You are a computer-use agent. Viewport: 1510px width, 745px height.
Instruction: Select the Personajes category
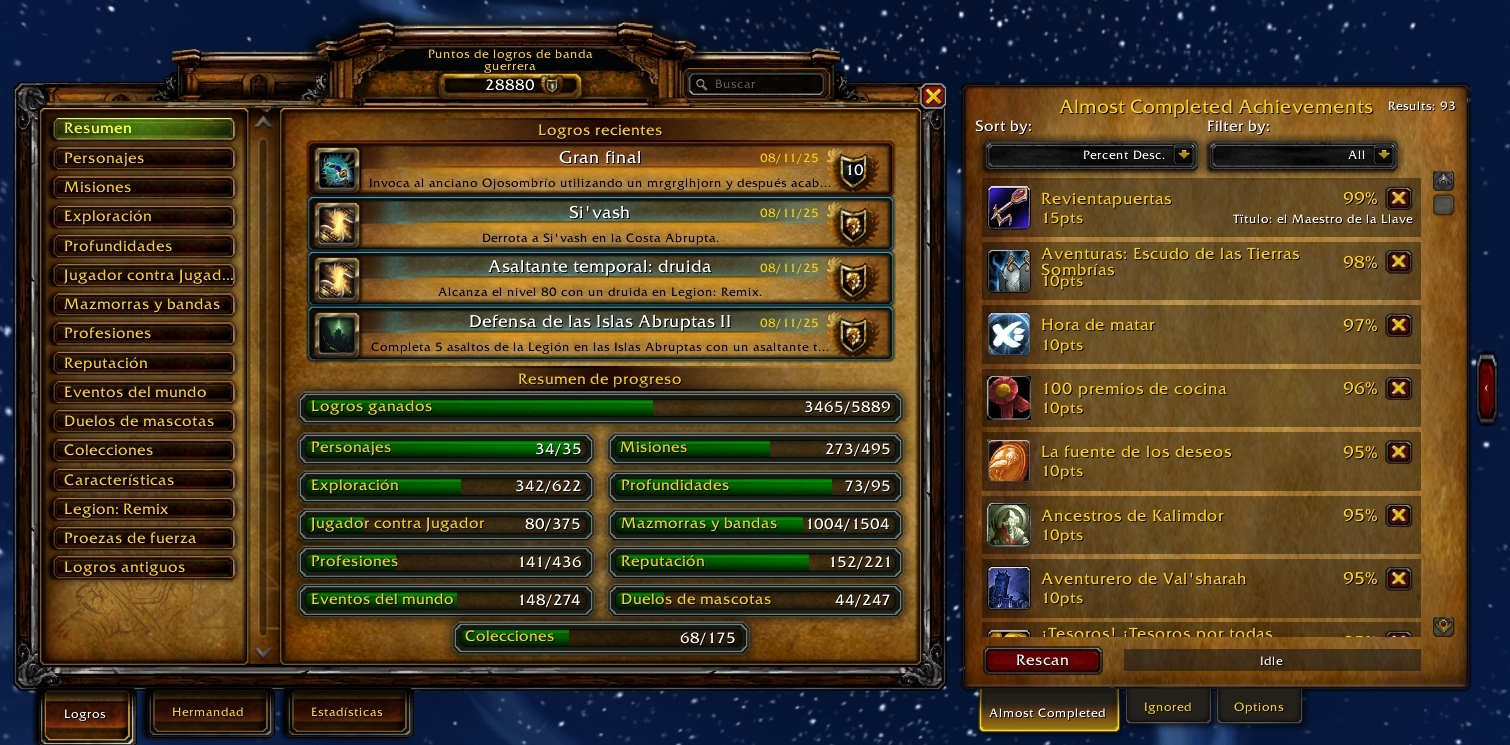tap(144, 158)
